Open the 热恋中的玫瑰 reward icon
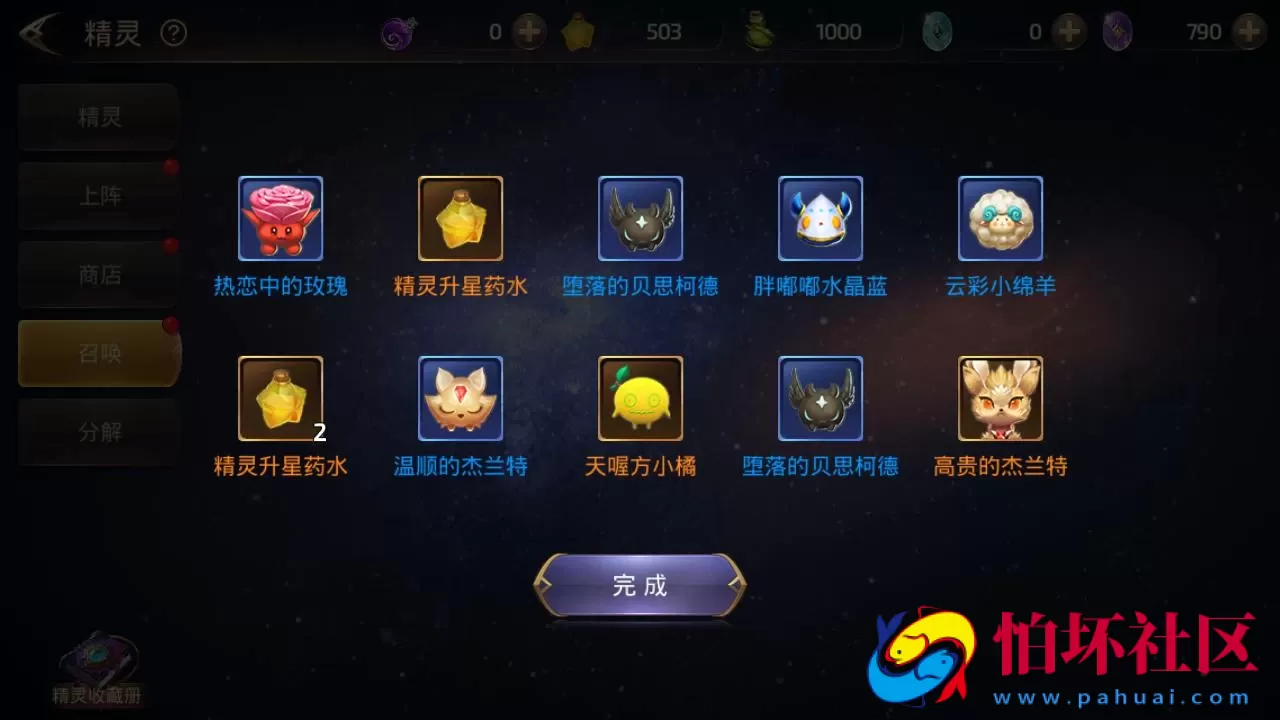 pos(280,218)
